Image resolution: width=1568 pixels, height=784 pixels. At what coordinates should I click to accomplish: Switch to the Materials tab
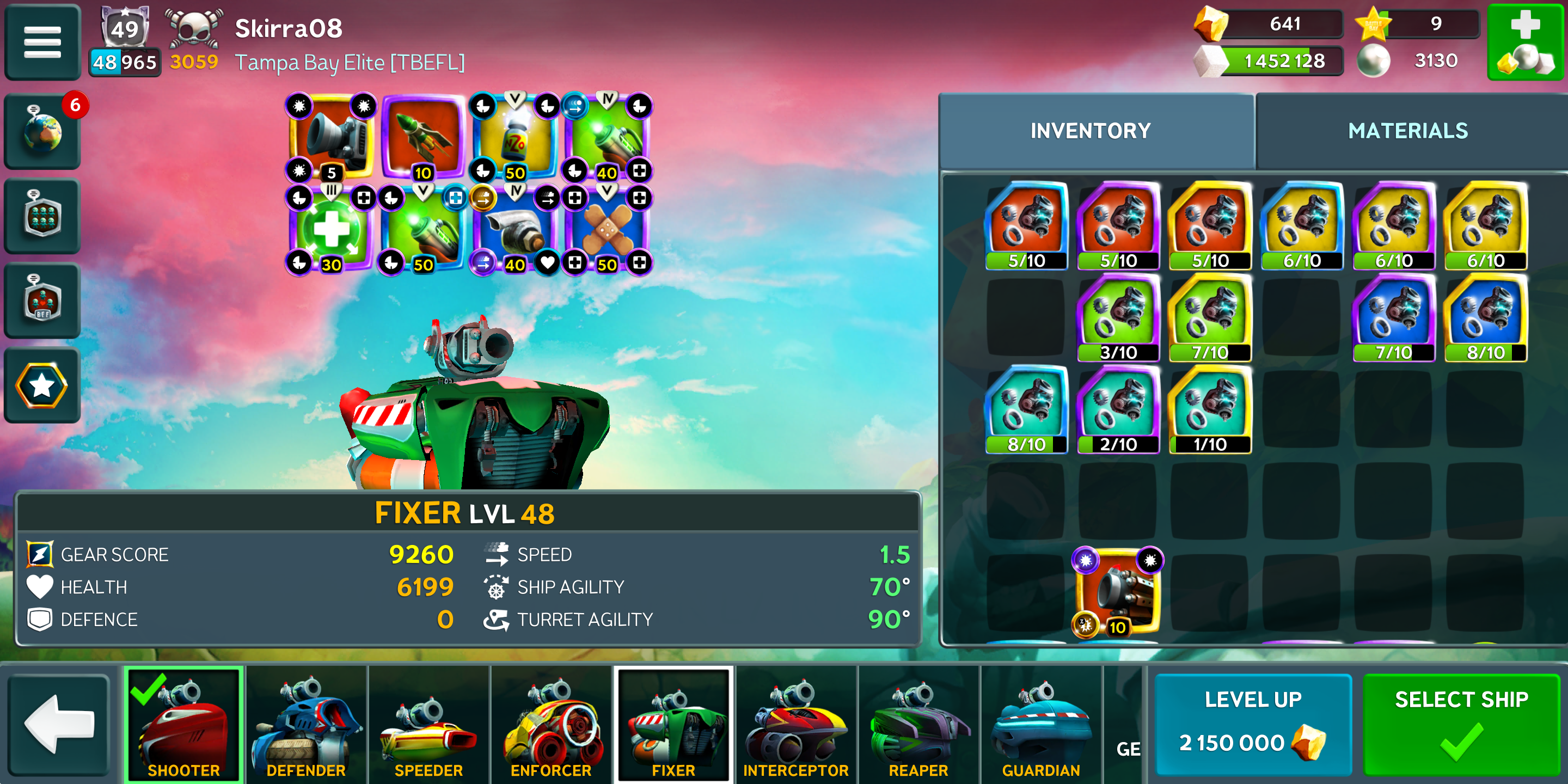pos(1407,131)
